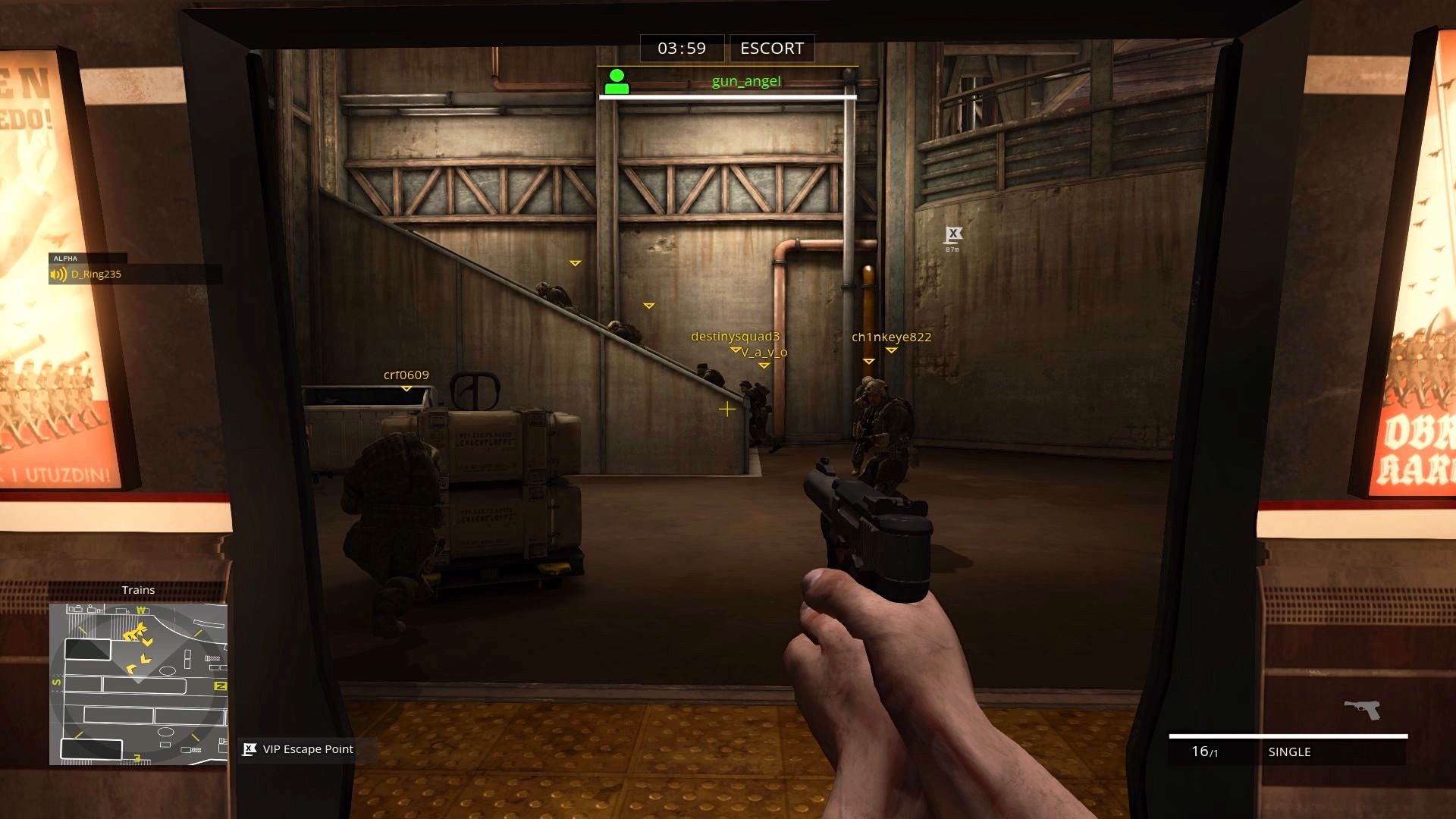1456x819 pixels.
Task: Click the objective flag marker showing 87m
Action: pyautogui.click(x=952, y=231)
